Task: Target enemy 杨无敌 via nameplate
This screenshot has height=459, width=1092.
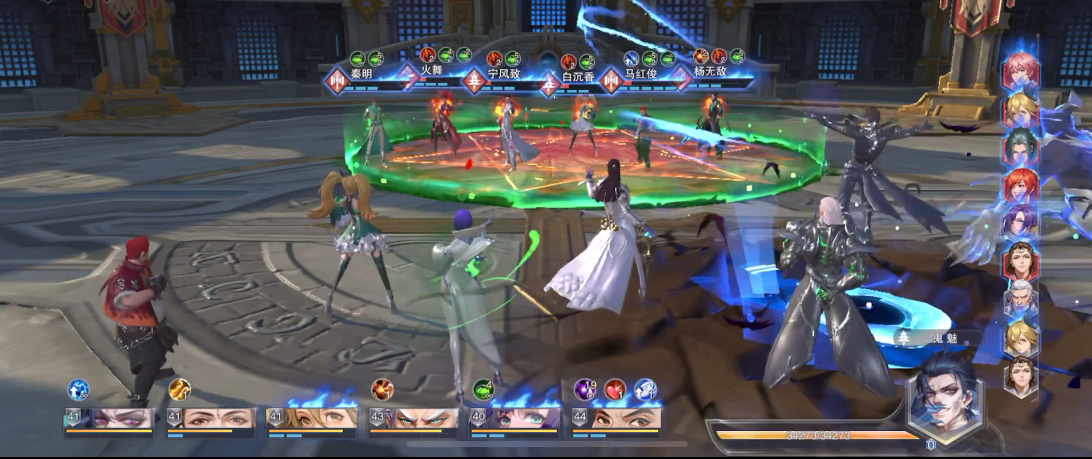Action: click(712, 73)
